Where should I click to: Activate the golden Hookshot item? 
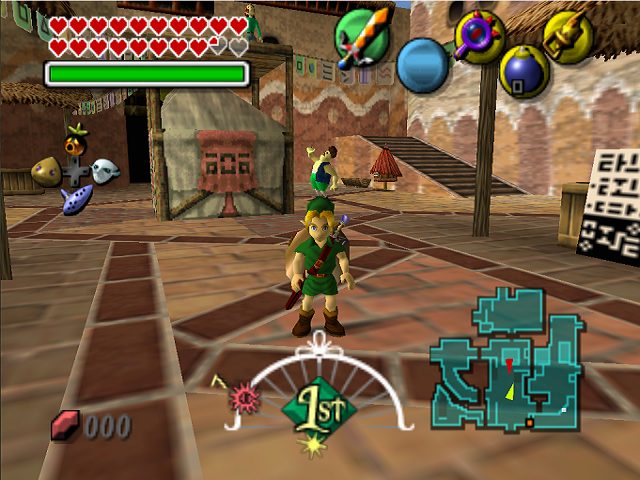click(x=567, y=36)
